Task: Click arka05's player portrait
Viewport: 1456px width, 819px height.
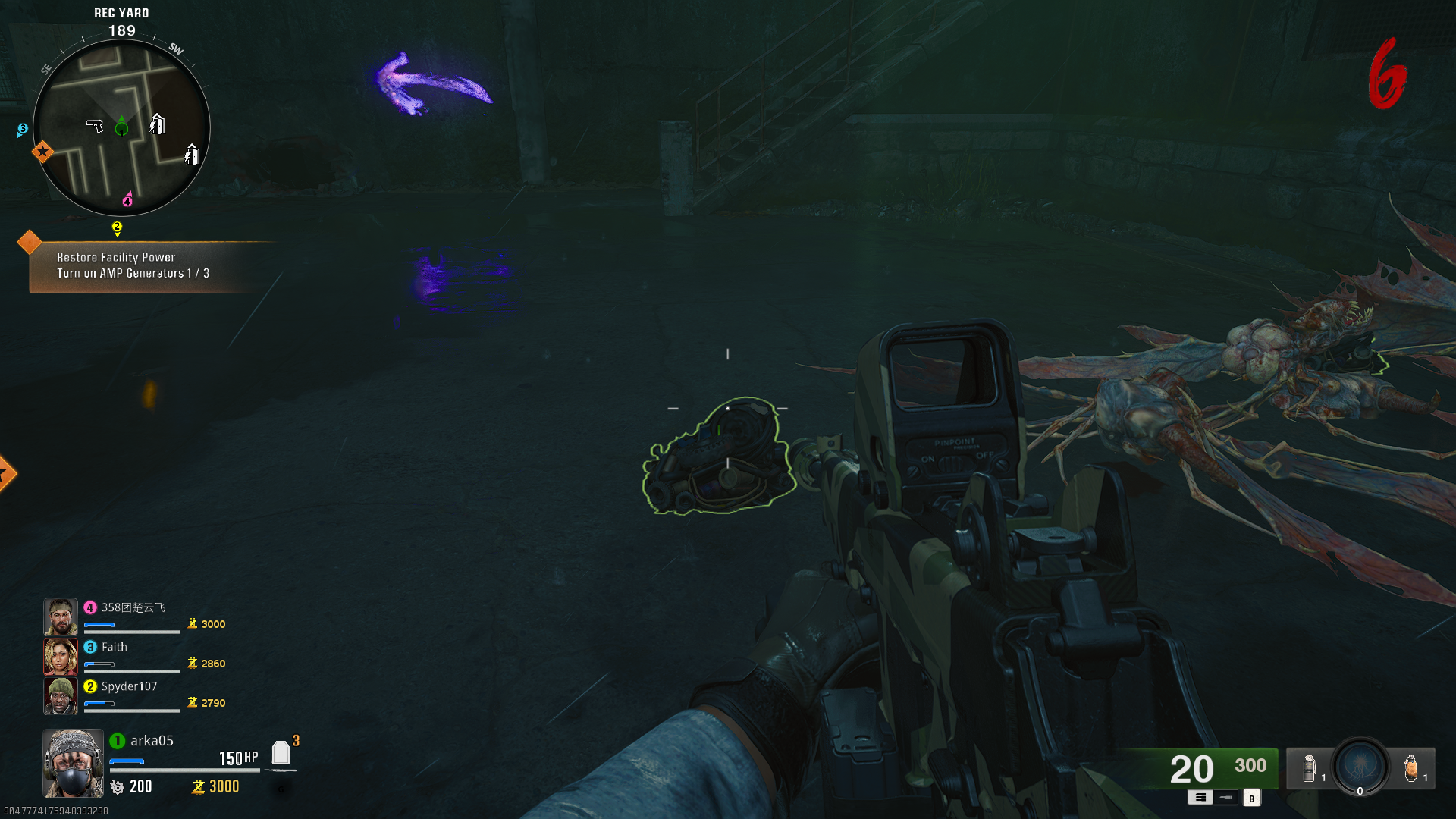Action: (74, 762)
